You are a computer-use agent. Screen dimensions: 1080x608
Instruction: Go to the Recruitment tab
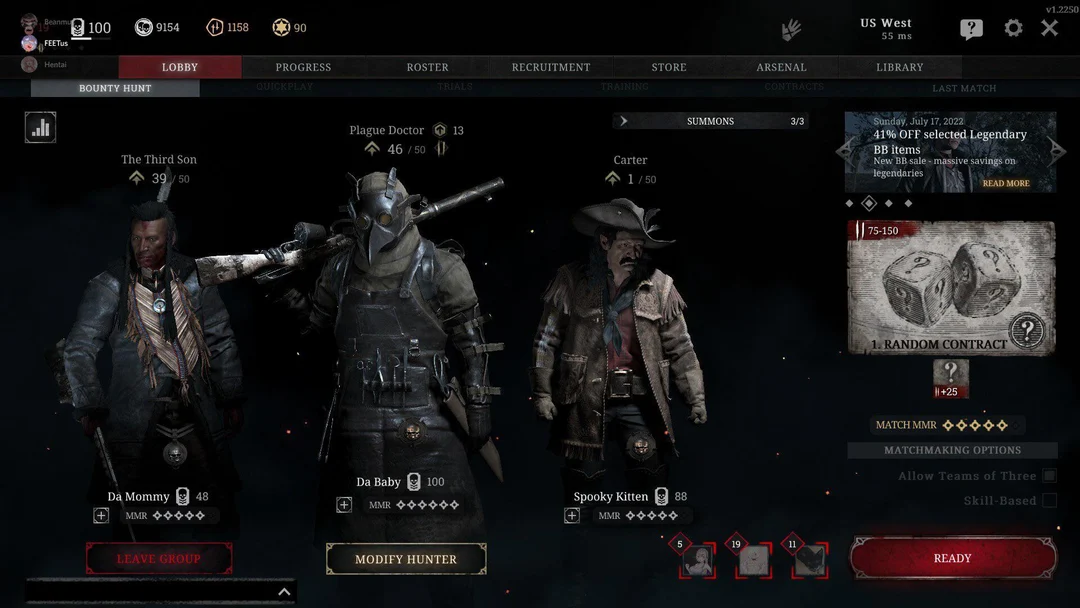(551, 67)
